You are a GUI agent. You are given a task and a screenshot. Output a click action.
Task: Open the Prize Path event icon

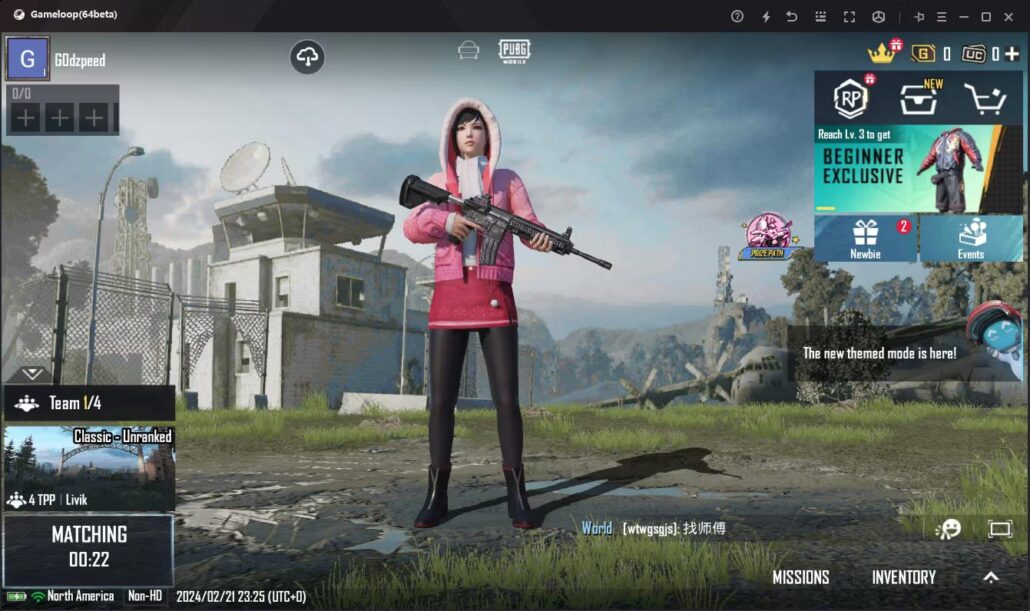tap(768, 237)
